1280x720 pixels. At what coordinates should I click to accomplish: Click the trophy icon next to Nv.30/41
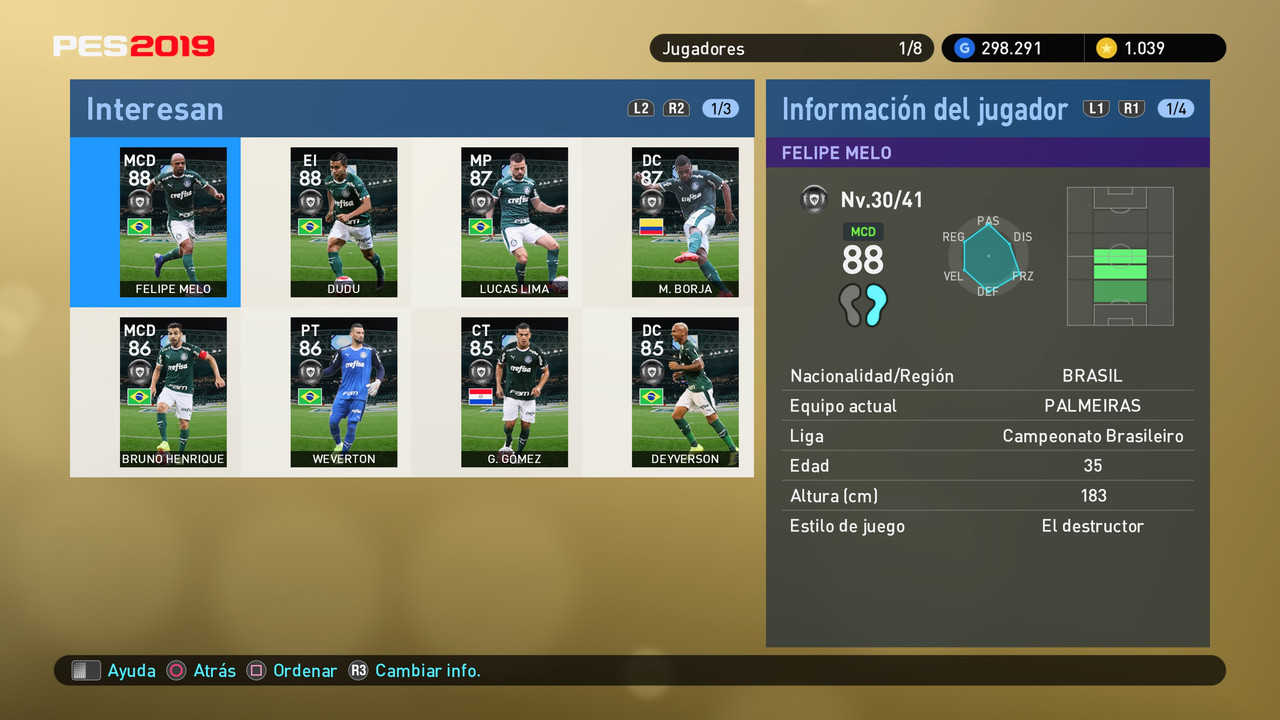(814, 199)
